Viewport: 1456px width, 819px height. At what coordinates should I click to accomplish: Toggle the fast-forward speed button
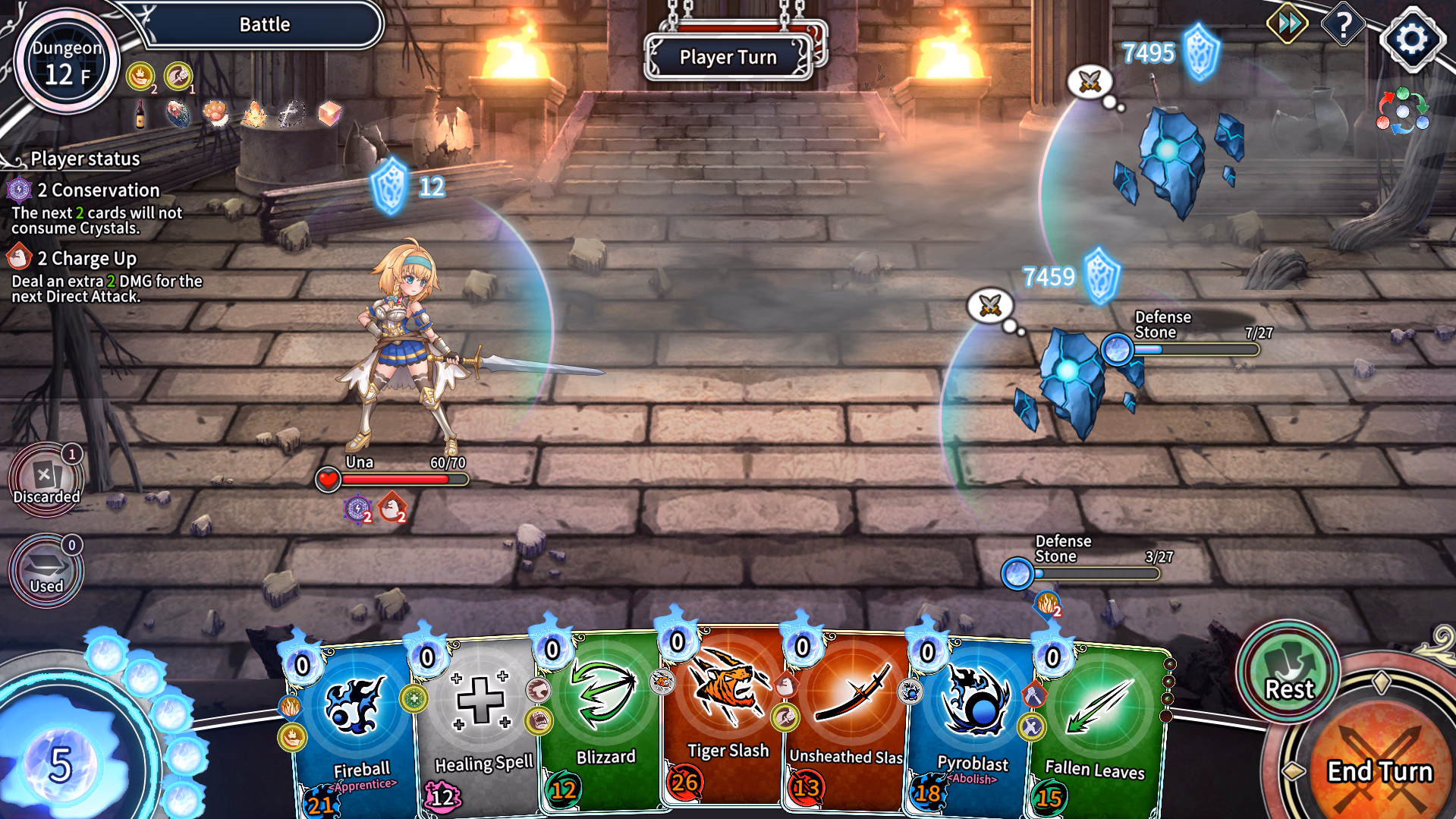pos(1288,24)
